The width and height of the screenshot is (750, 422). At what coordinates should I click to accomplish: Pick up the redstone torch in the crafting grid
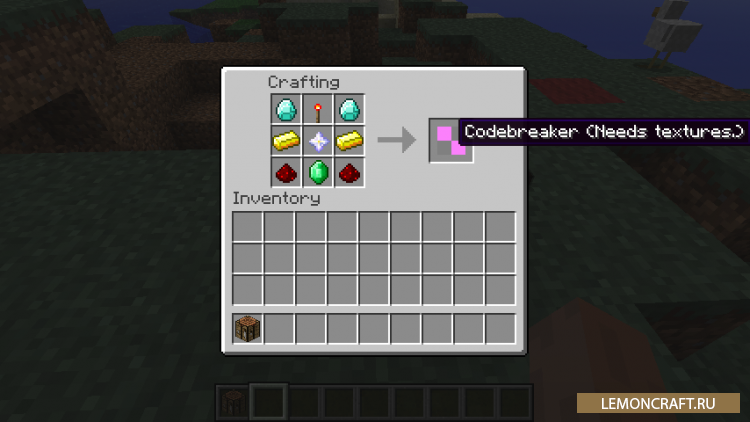(x=317, y=110)
